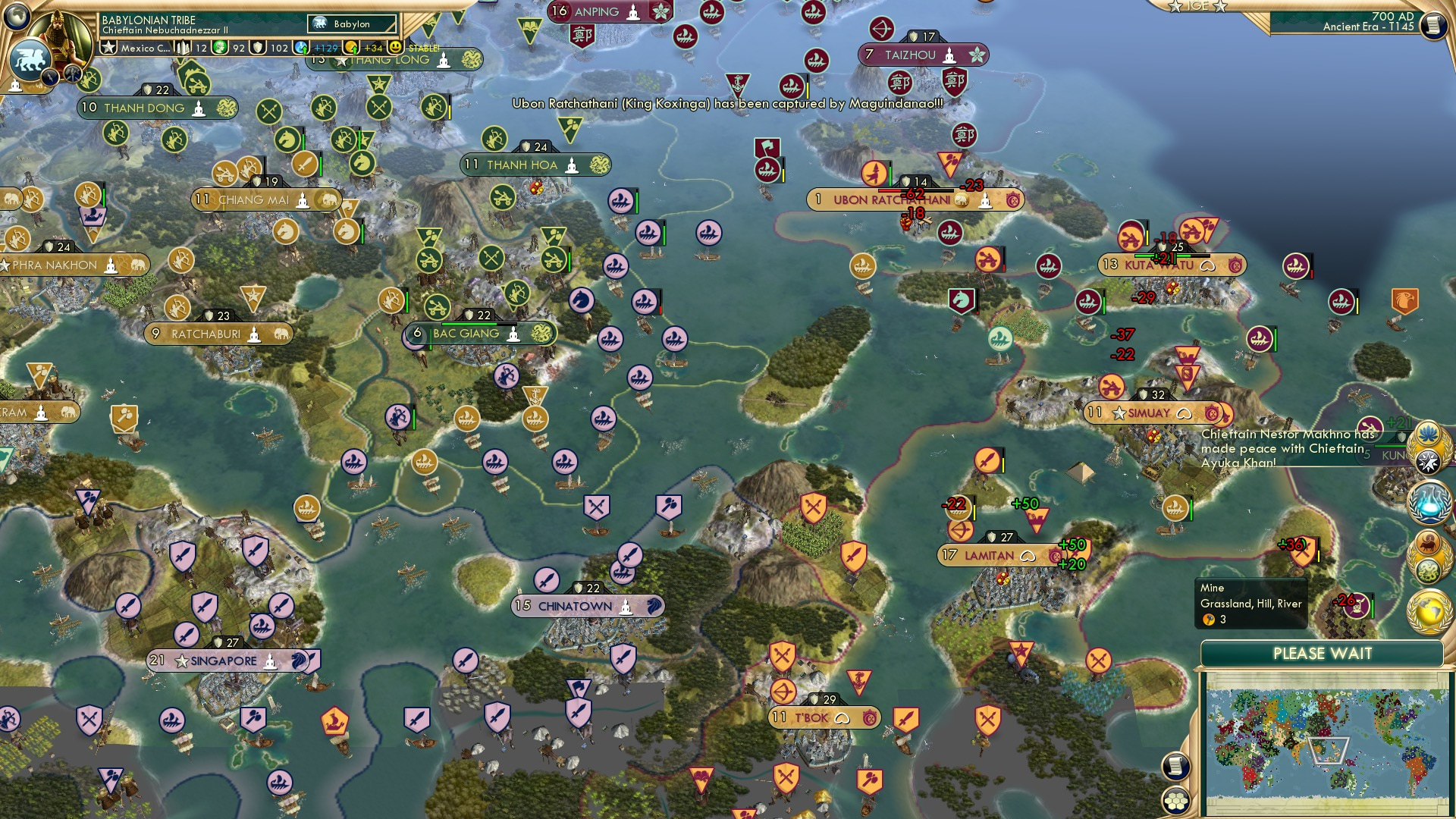Expand the Babylon civilization banner dropdown

pos(351,24)
